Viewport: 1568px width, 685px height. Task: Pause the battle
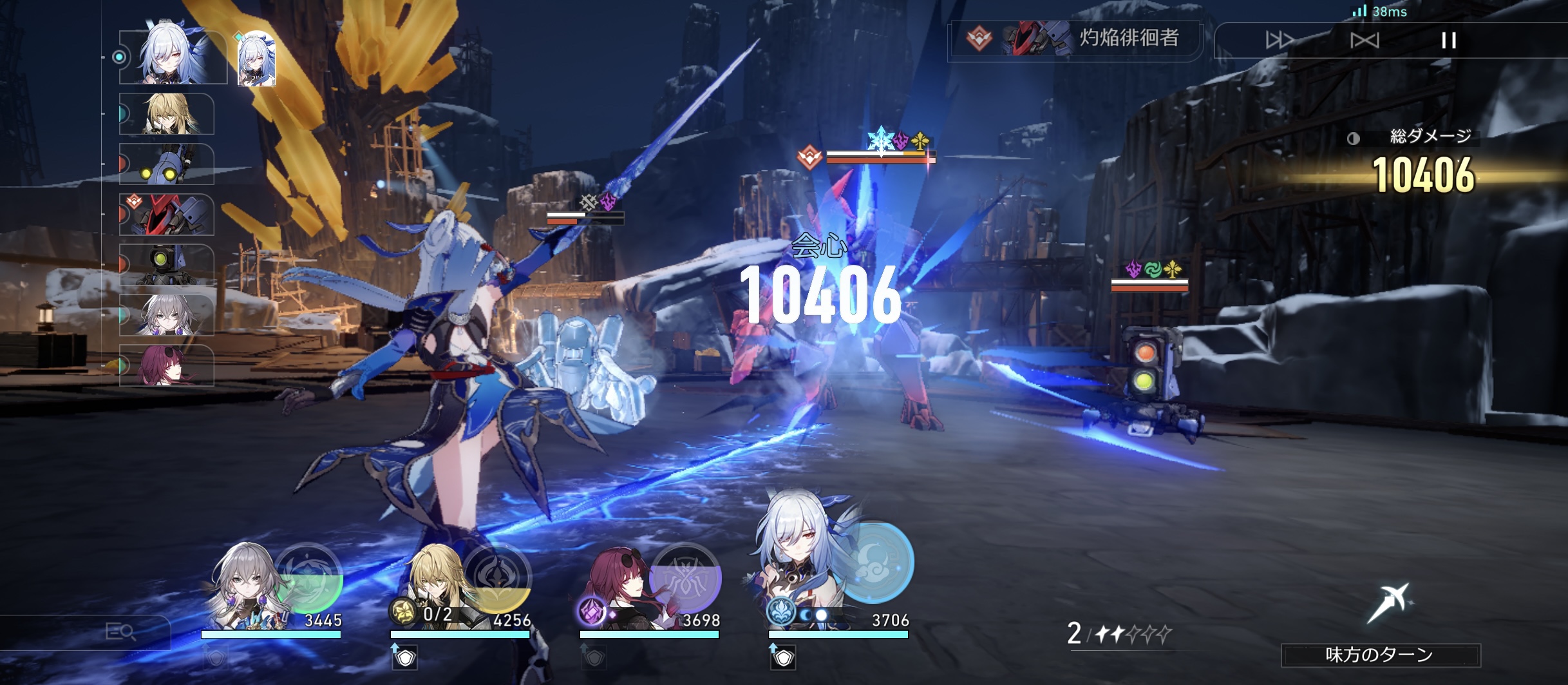tap(1448, 41)
